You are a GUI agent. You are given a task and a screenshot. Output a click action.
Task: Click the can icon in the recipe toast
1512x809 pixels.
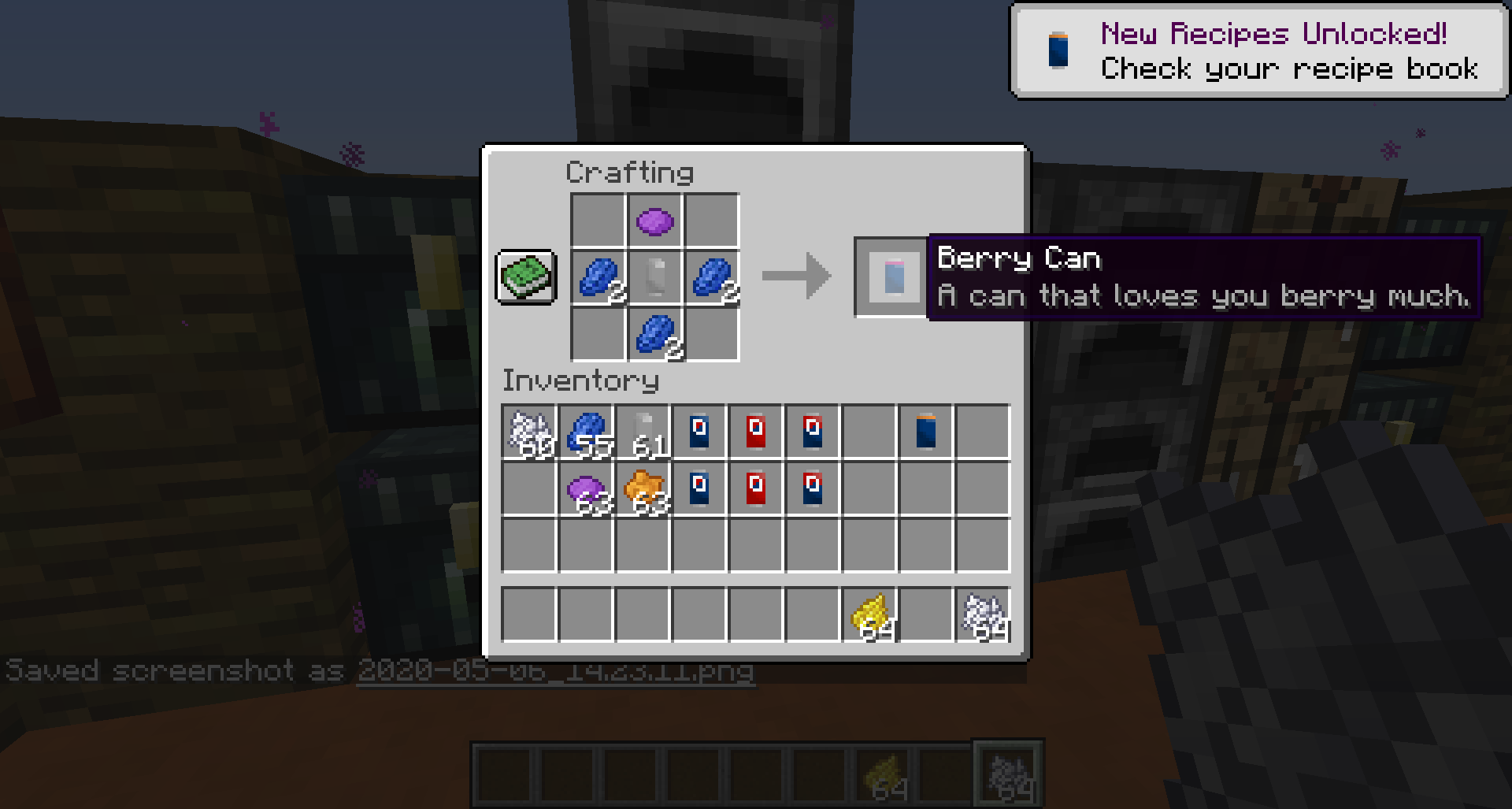pyautogui.click(x=1059, y=51)
